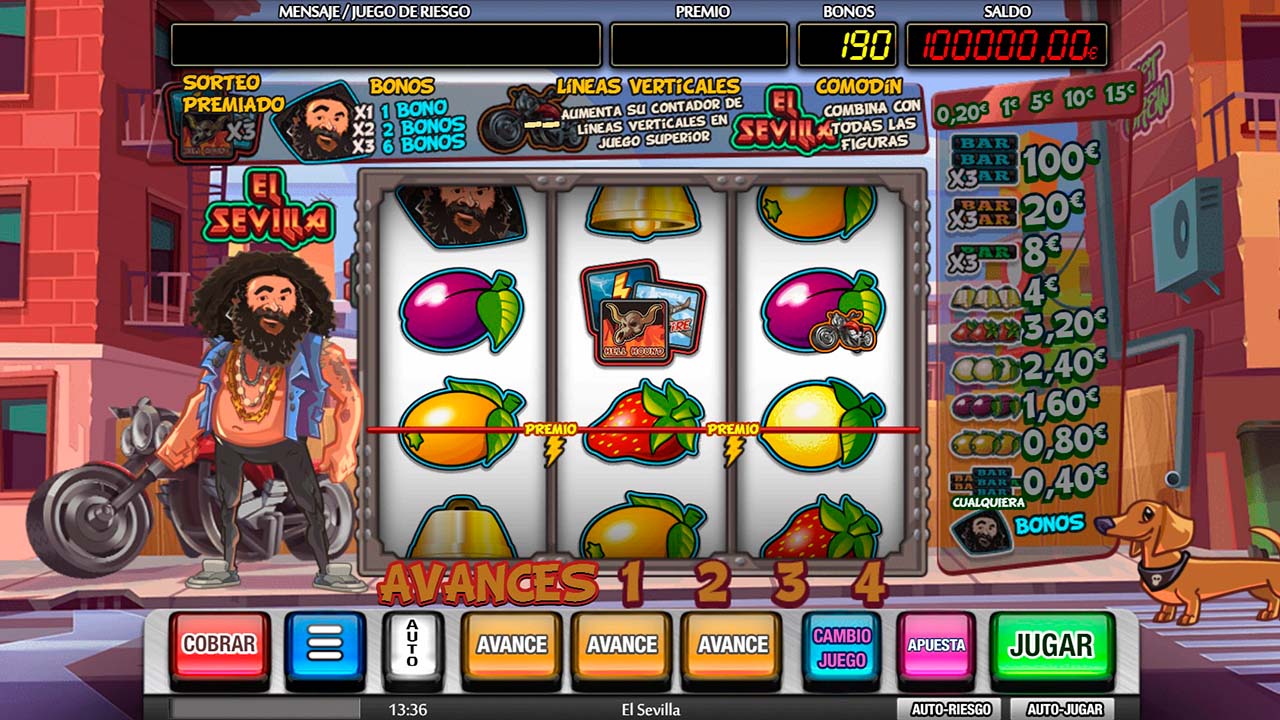Enable AUTO-RIESGO mode
The image size is (1280, 720).
click(950, 709)
